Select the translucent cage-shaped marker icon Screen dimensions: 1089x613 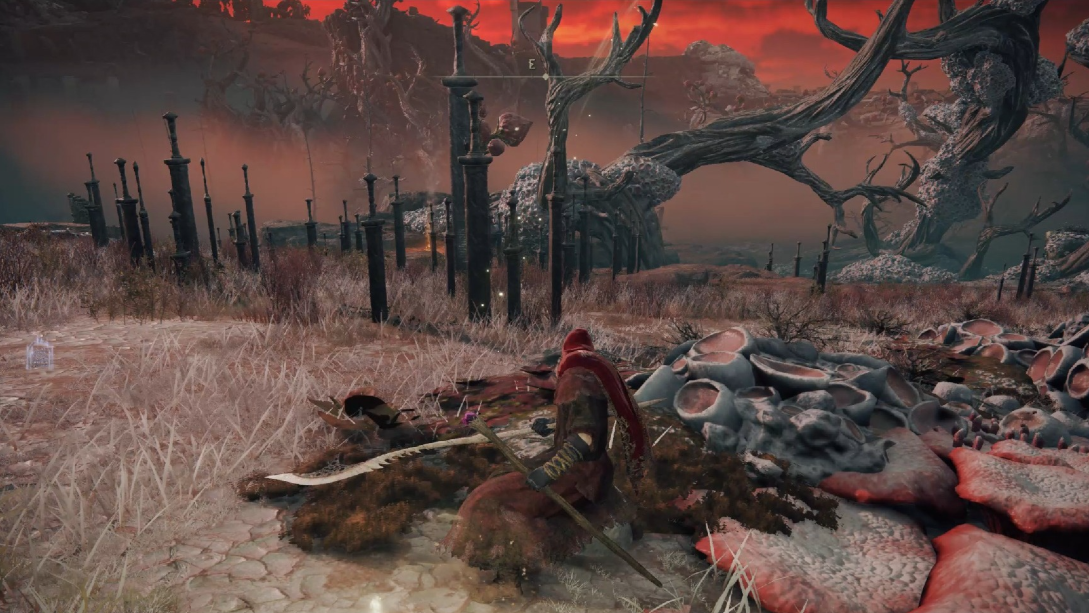[x=39, y=352]
